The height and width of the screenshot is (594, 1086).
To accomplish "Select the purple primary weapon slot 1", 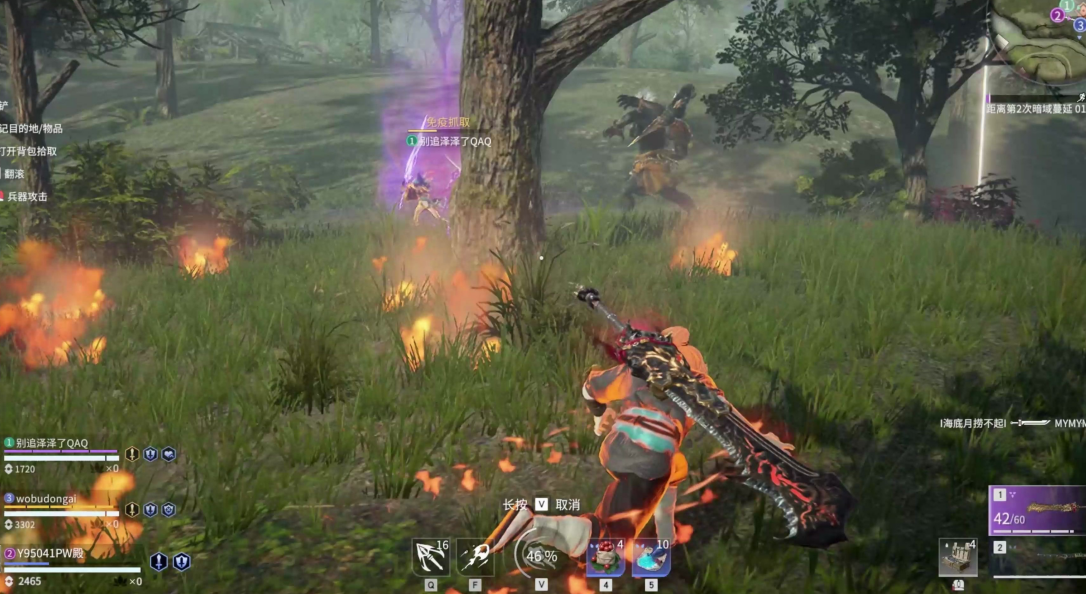I will click(1037, 511).
